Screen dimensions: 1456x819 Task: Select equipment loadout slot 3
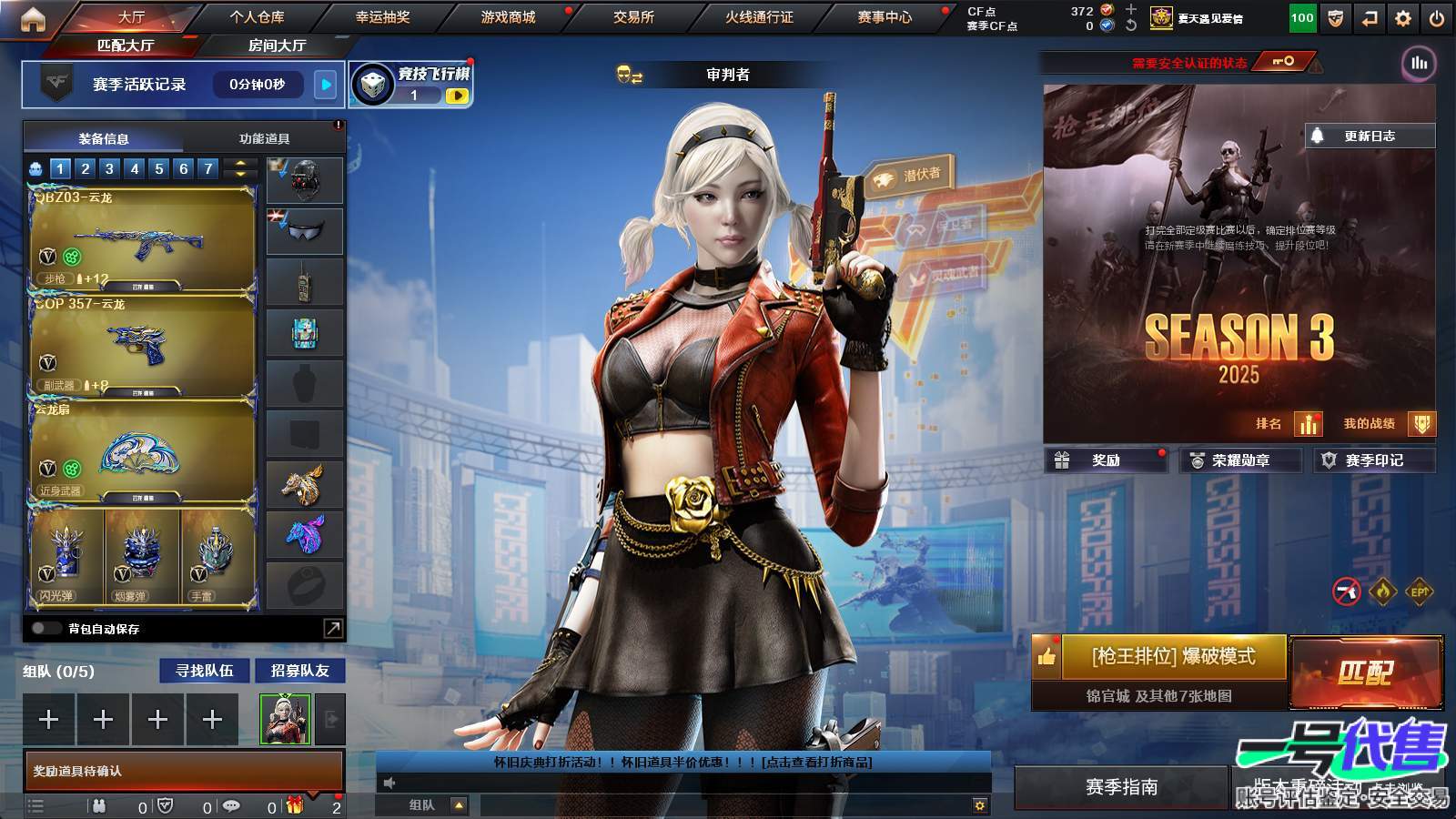(x=109, y=168)
